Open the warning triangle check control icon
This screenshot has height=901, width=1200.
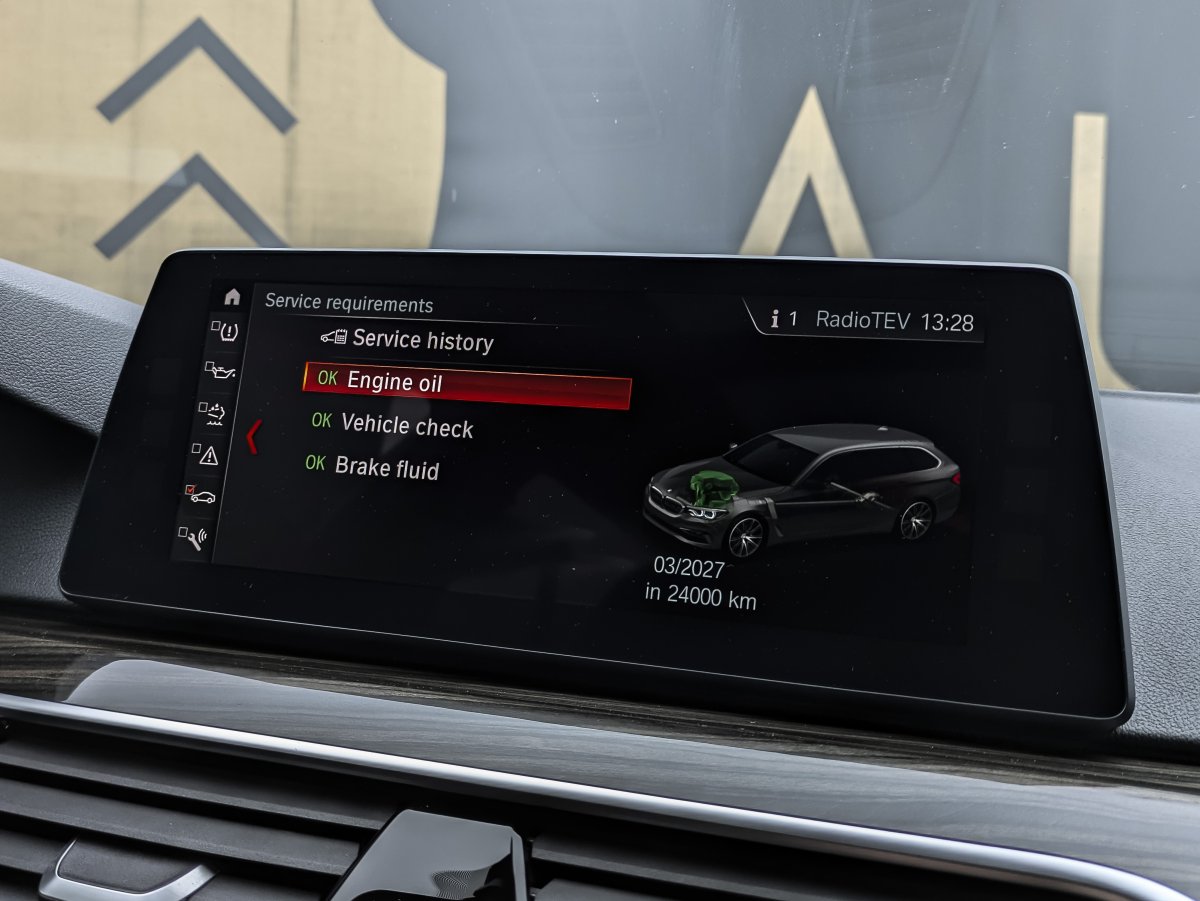(206, 455)
